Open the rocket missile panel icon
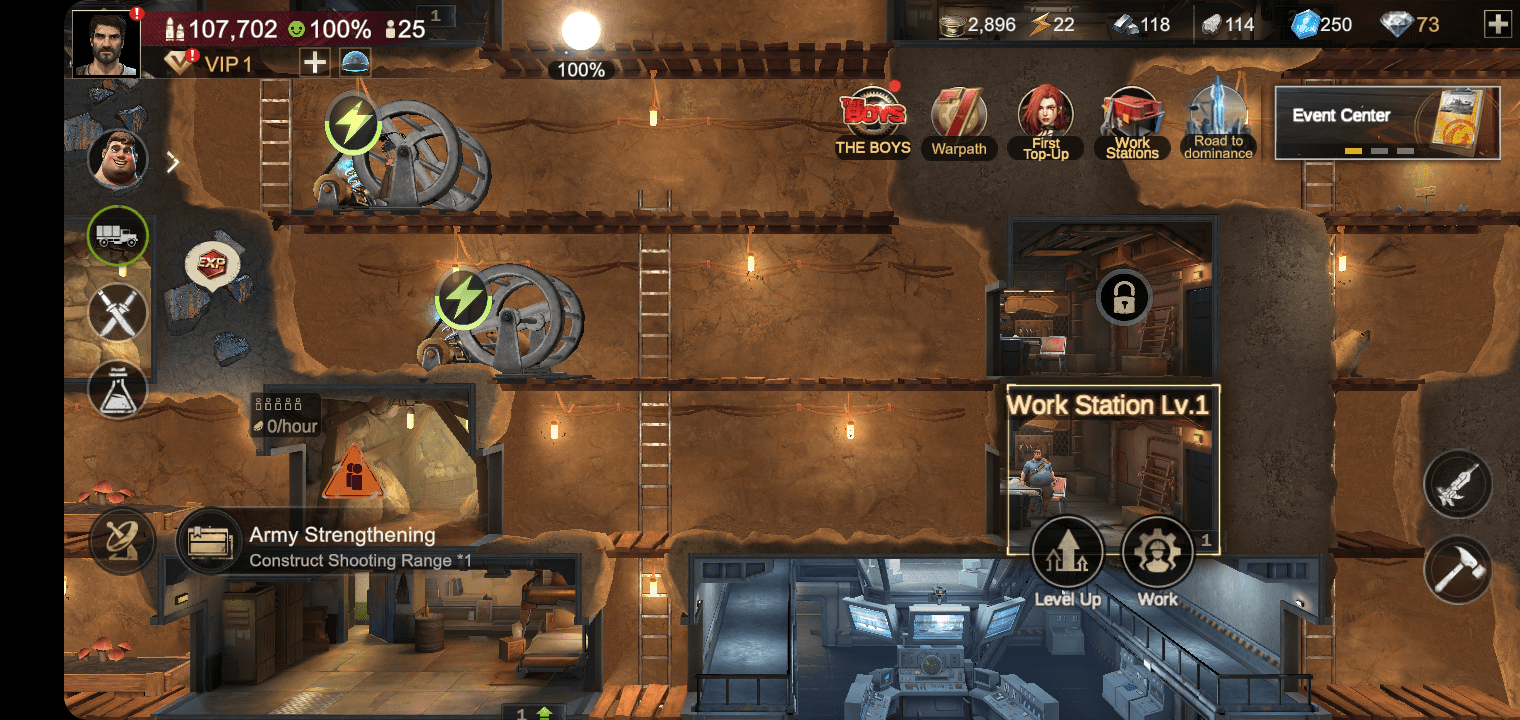 point(1456,484)
